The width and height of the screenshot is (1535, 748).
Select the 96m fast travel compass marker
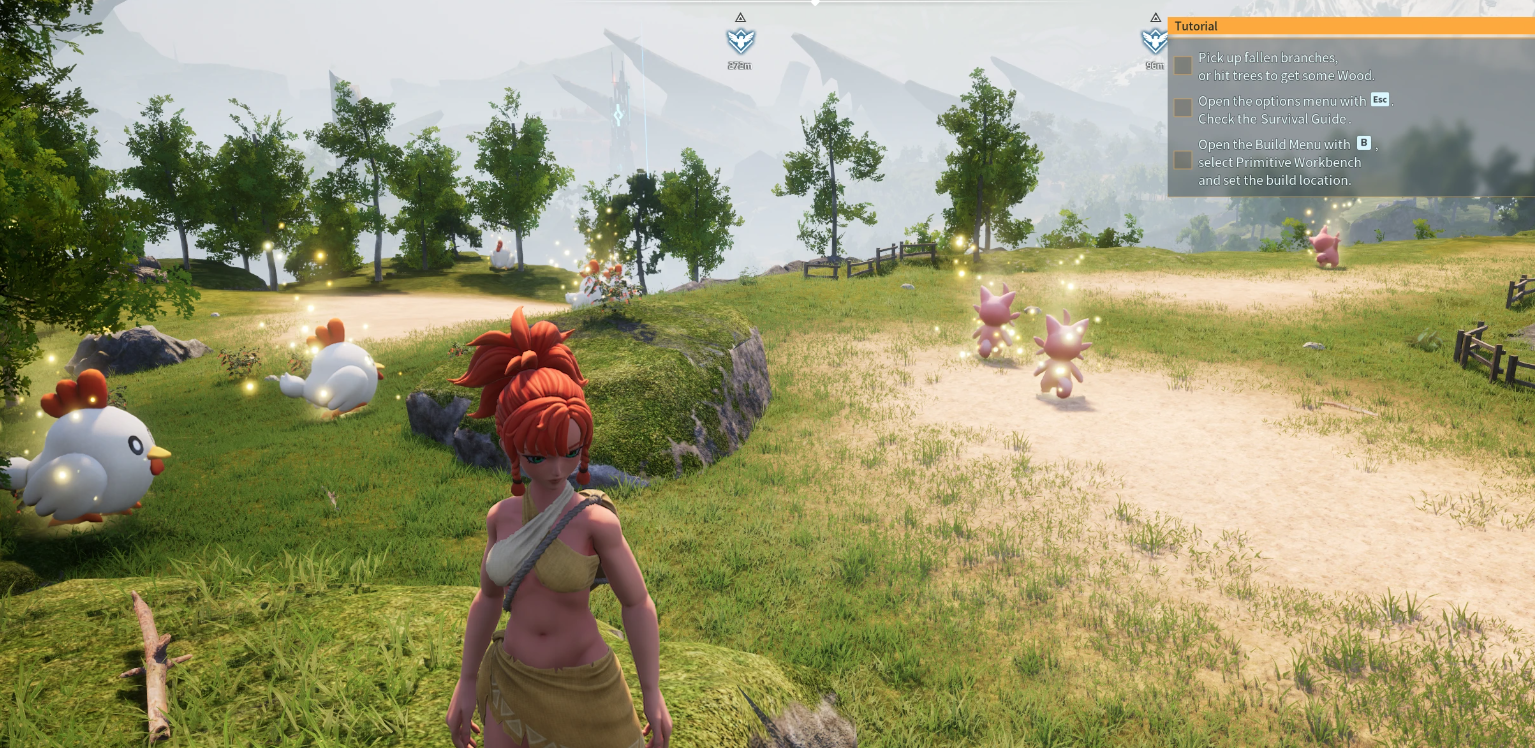coord(1154,41)
